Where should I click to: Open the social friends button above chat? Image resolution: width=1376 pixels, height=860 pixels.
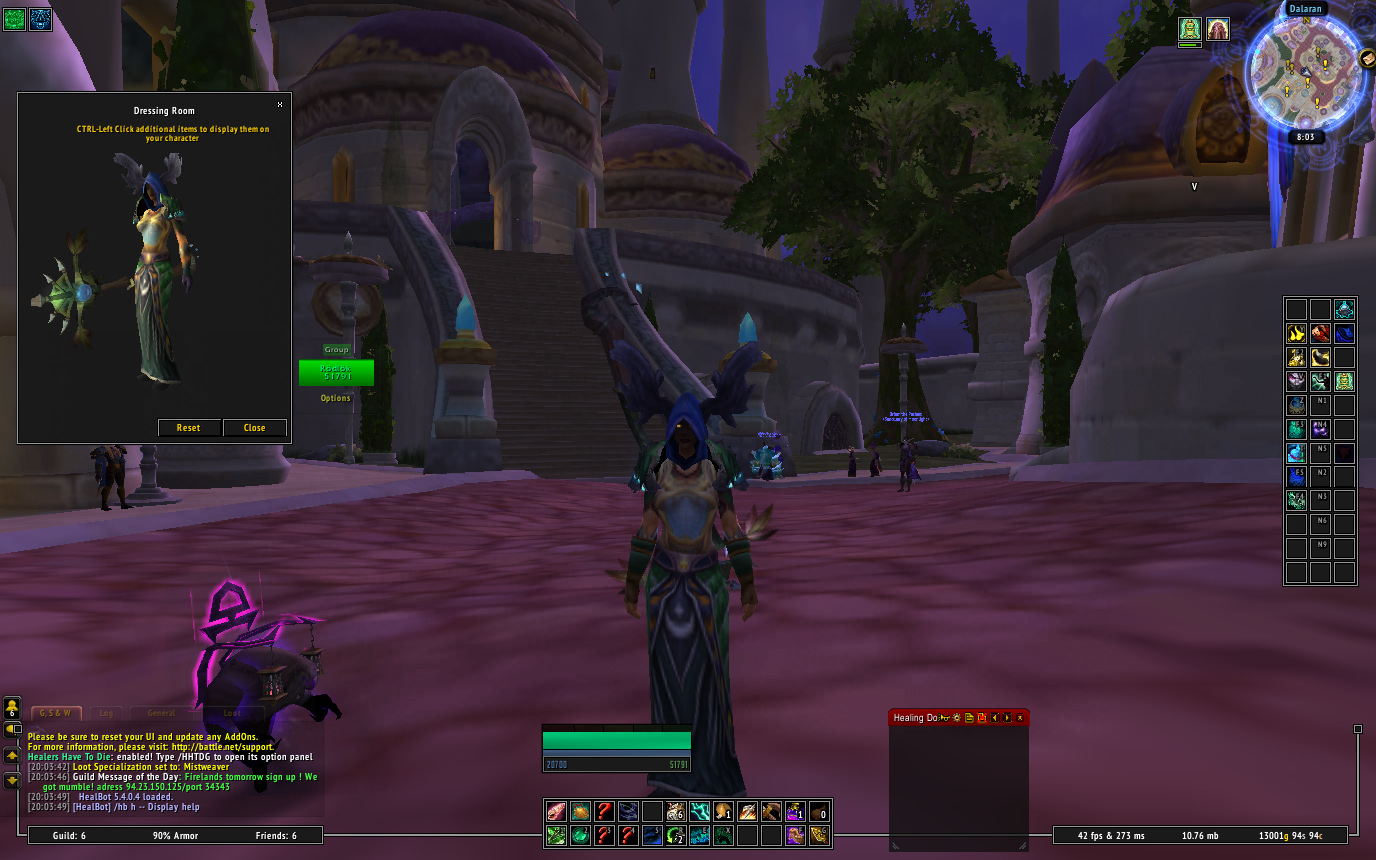point(12,708)
